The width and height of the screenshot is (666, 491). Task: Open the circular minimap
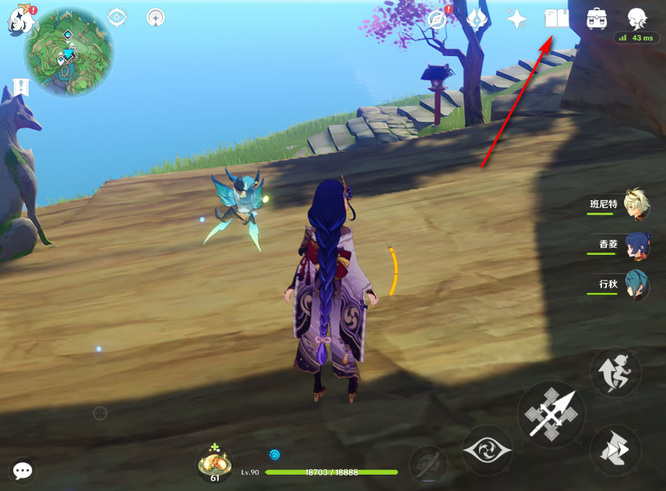tap(69, 46)
